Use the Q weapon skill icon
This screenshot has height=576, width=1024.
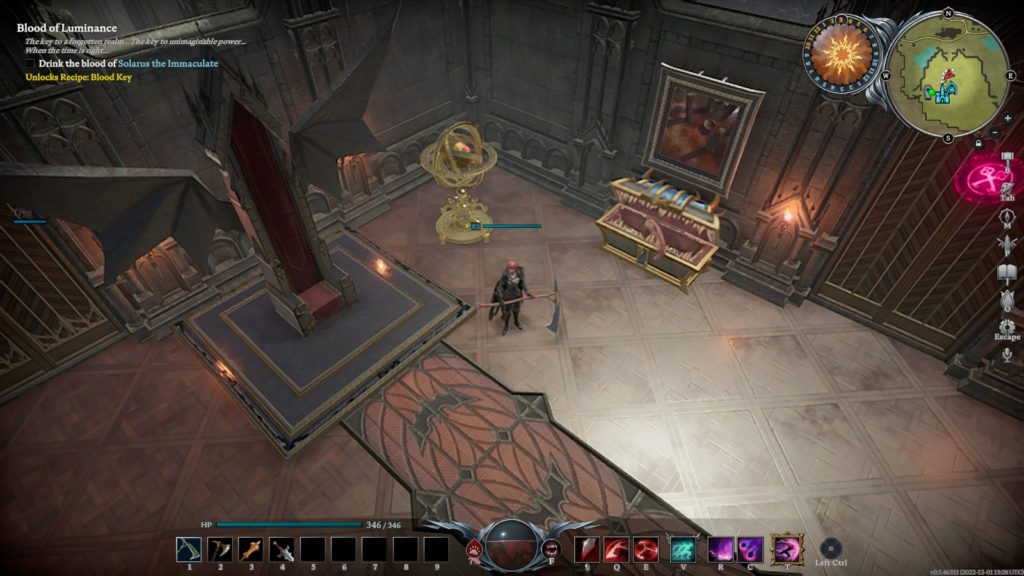[x=616, y=549]
